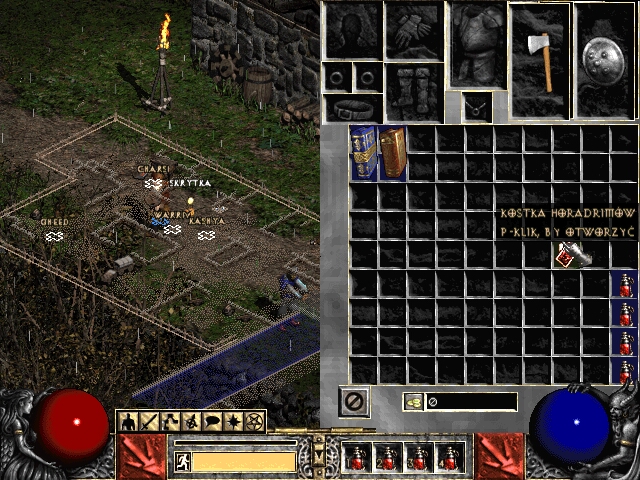640x480 pixels.
Task: Select the equipped hand axe
Action: tap(539, 60)
